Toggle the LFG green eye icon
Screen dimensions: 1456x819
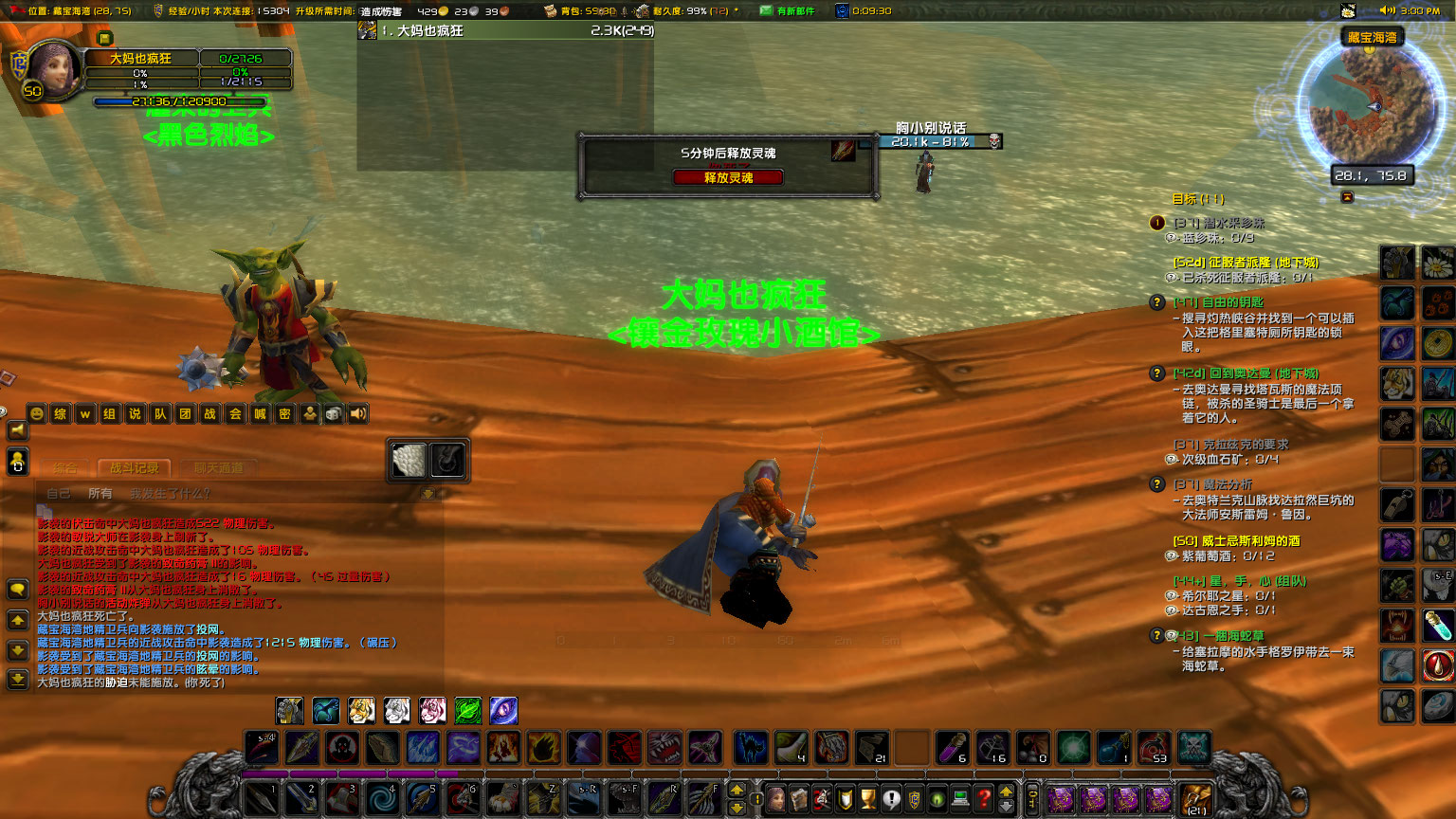coord(936,799)
